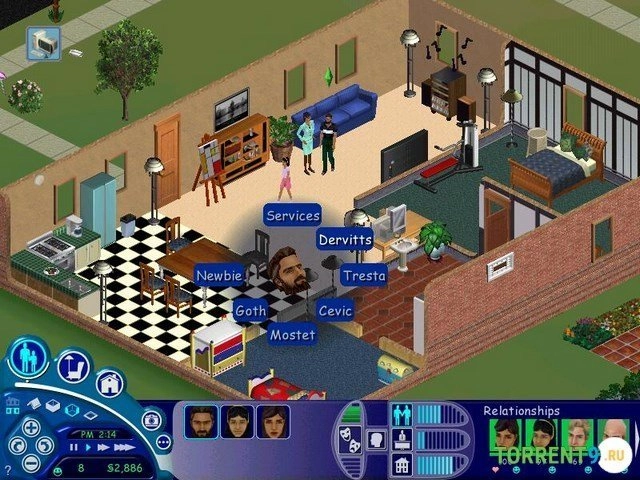Open the options button with three dots
640x480 pixels.
point(163,441)
